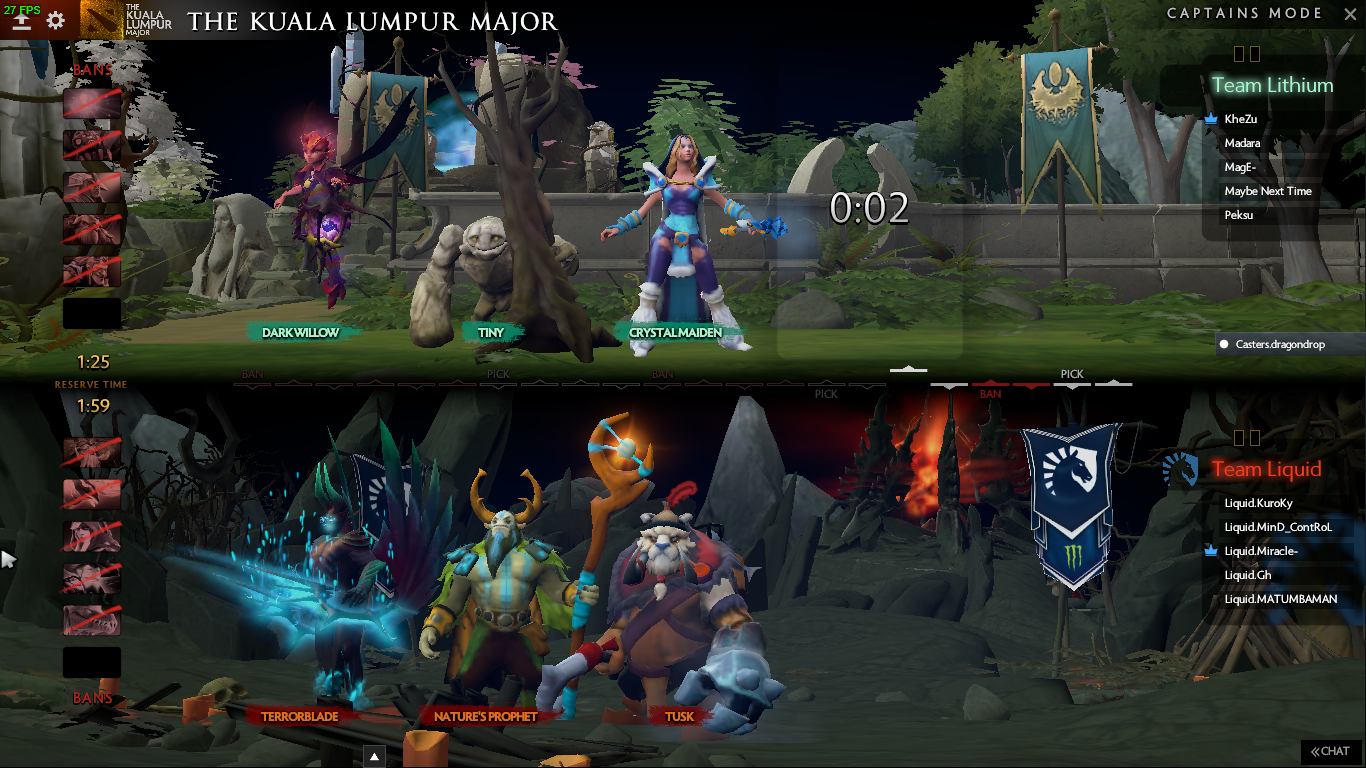Screen dimensions: 1366x768
Task: Select the Maybe Next Time player row
Action: click(1267, 191)
